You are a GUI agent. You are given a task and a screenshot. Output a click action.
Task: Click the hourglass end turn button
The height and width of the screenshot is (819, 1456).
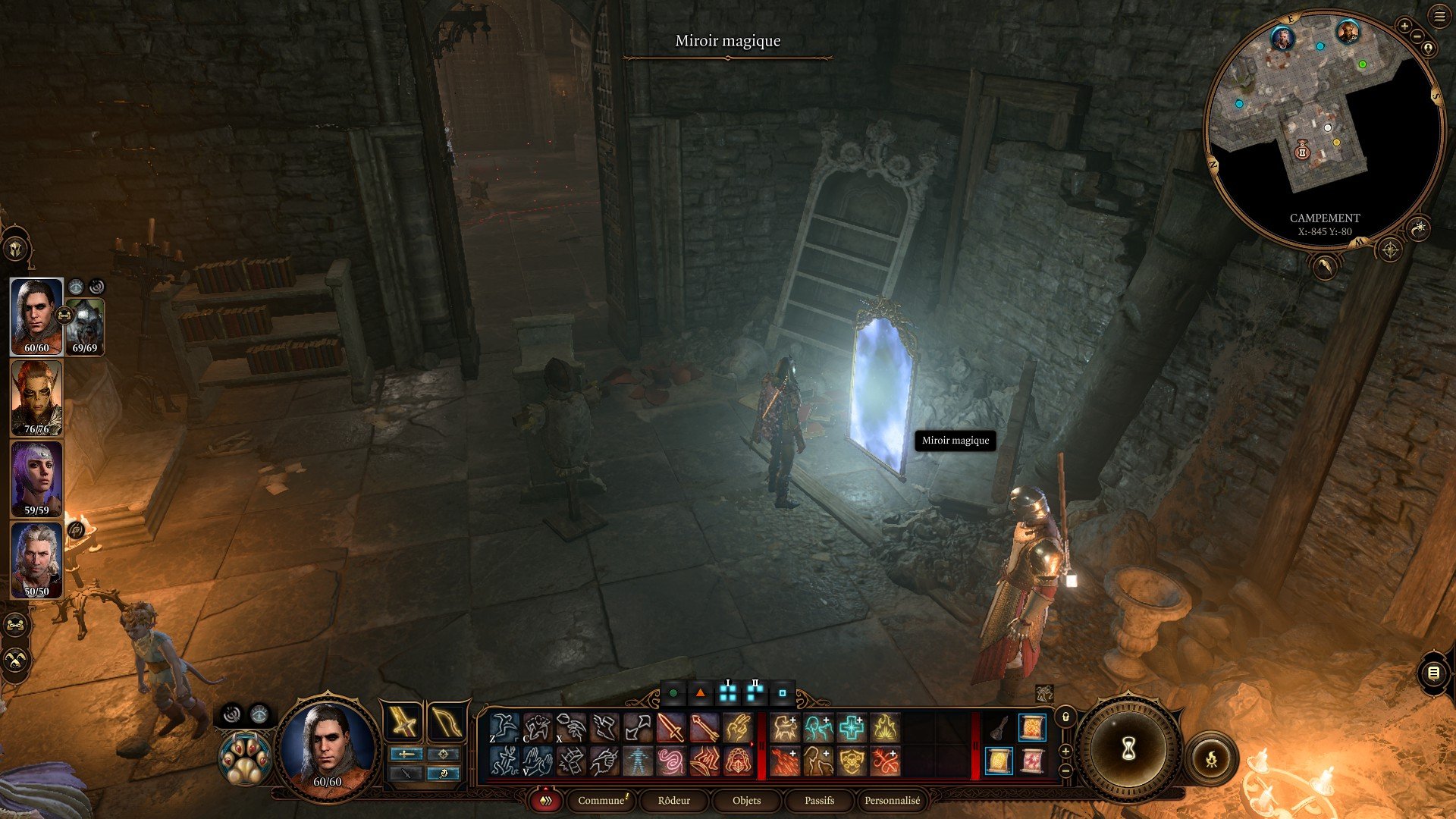tap(1128, 750)
